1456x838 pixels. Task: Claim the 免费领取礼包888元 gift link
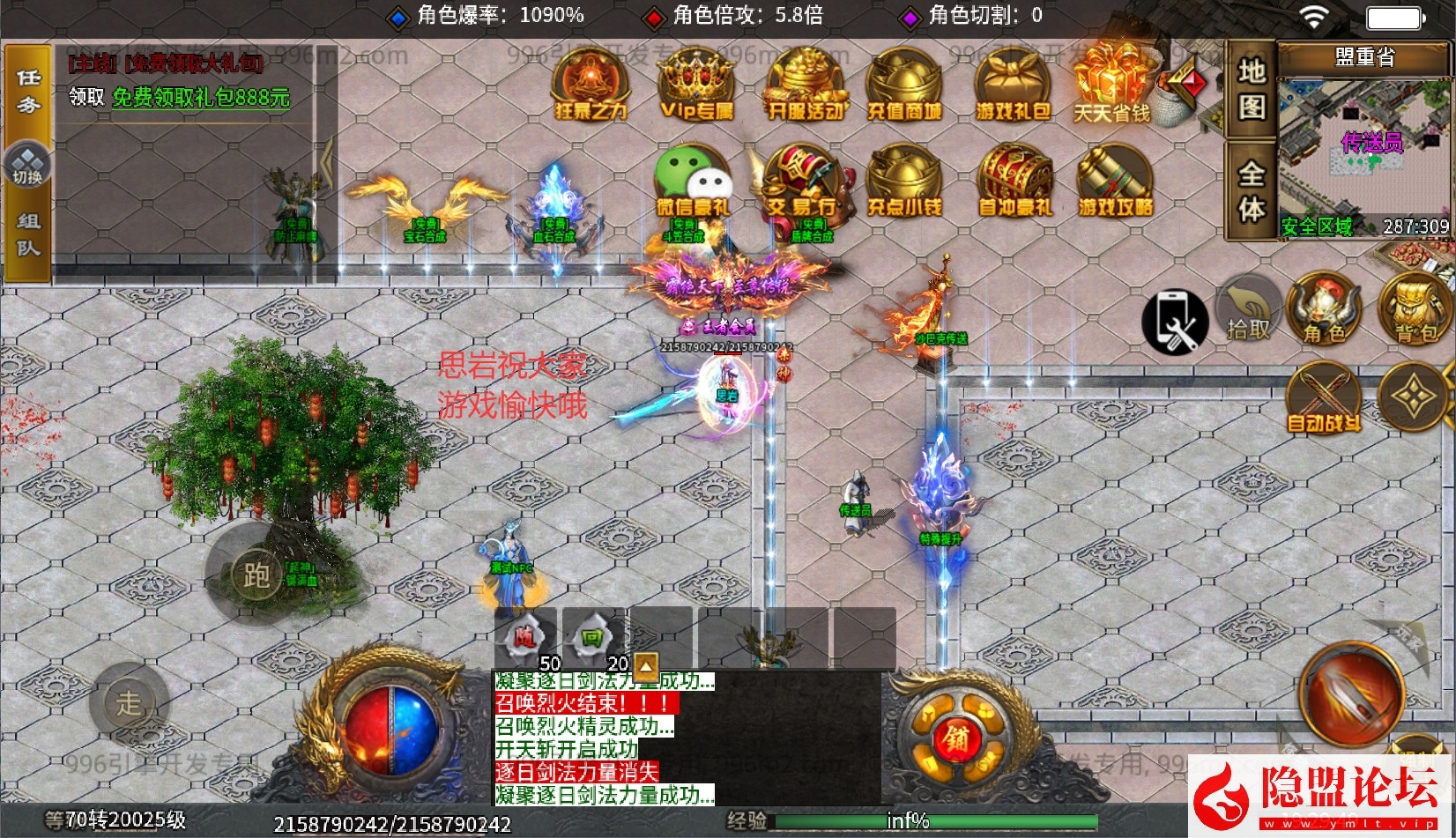(201, 97)
